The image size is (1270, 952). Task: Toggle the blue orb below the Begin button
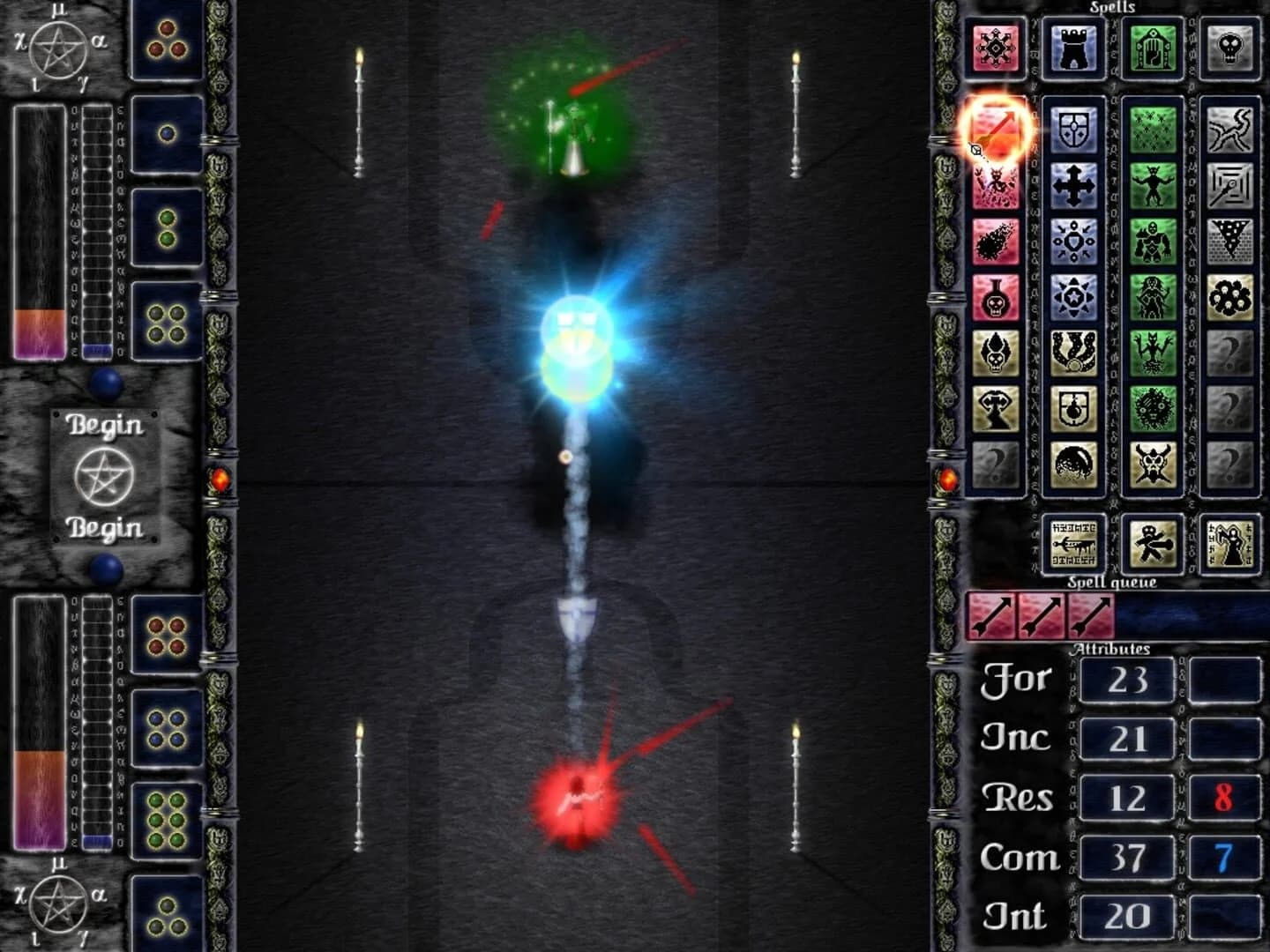pos(107,571)
